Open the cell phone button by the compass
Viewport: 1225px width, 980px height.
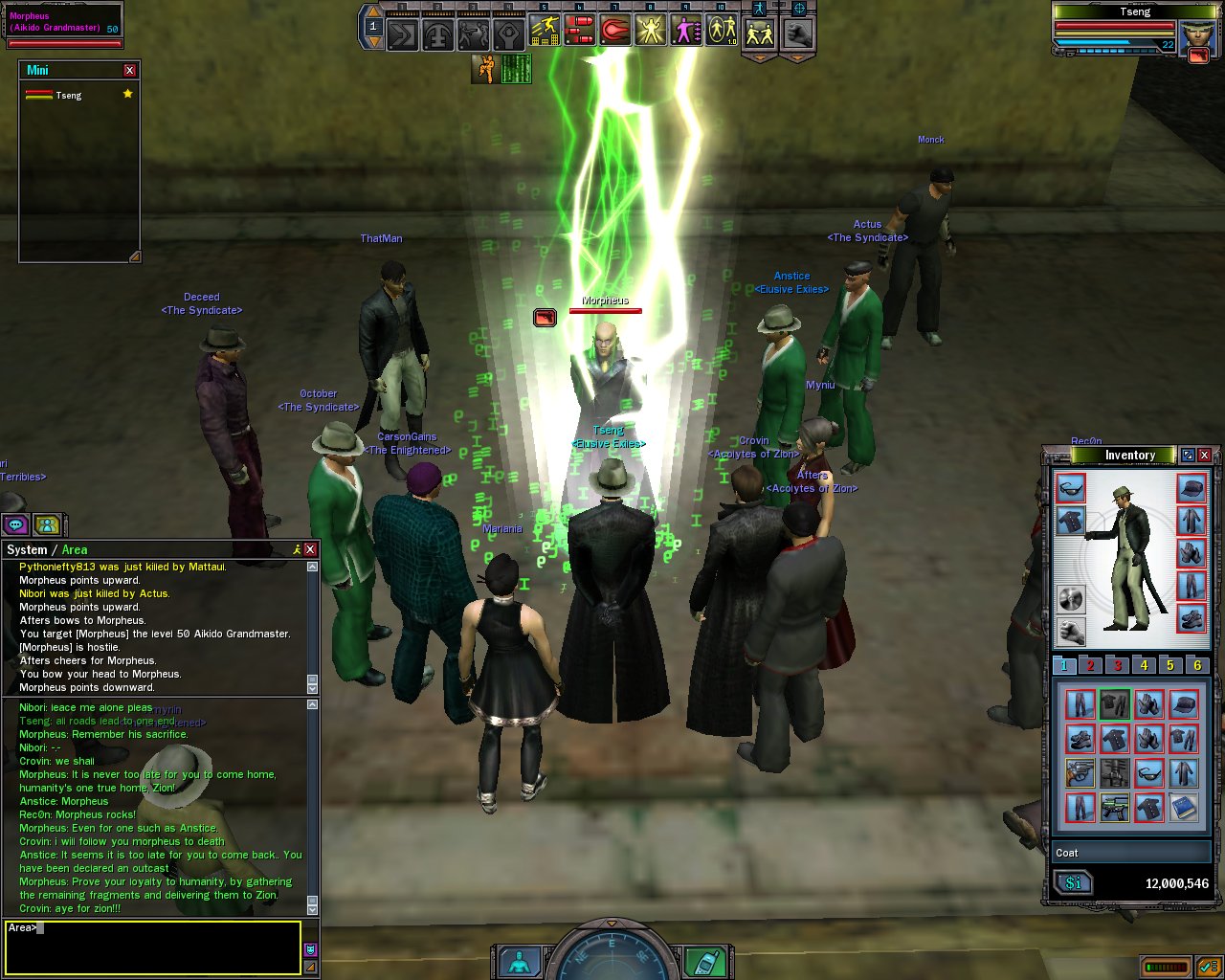703,961
